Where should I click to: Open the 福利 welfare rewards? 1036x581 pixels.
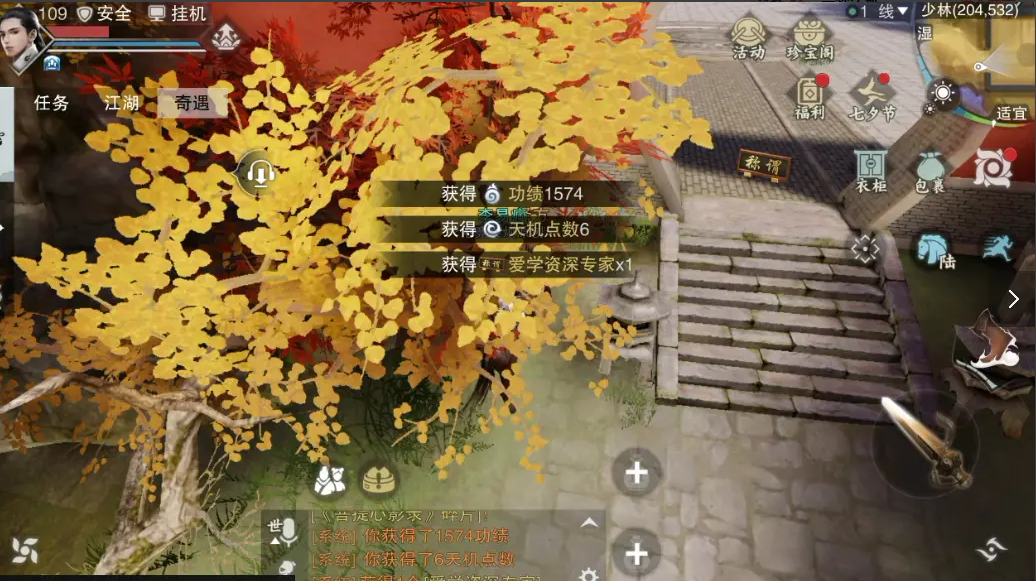(810, 97)
